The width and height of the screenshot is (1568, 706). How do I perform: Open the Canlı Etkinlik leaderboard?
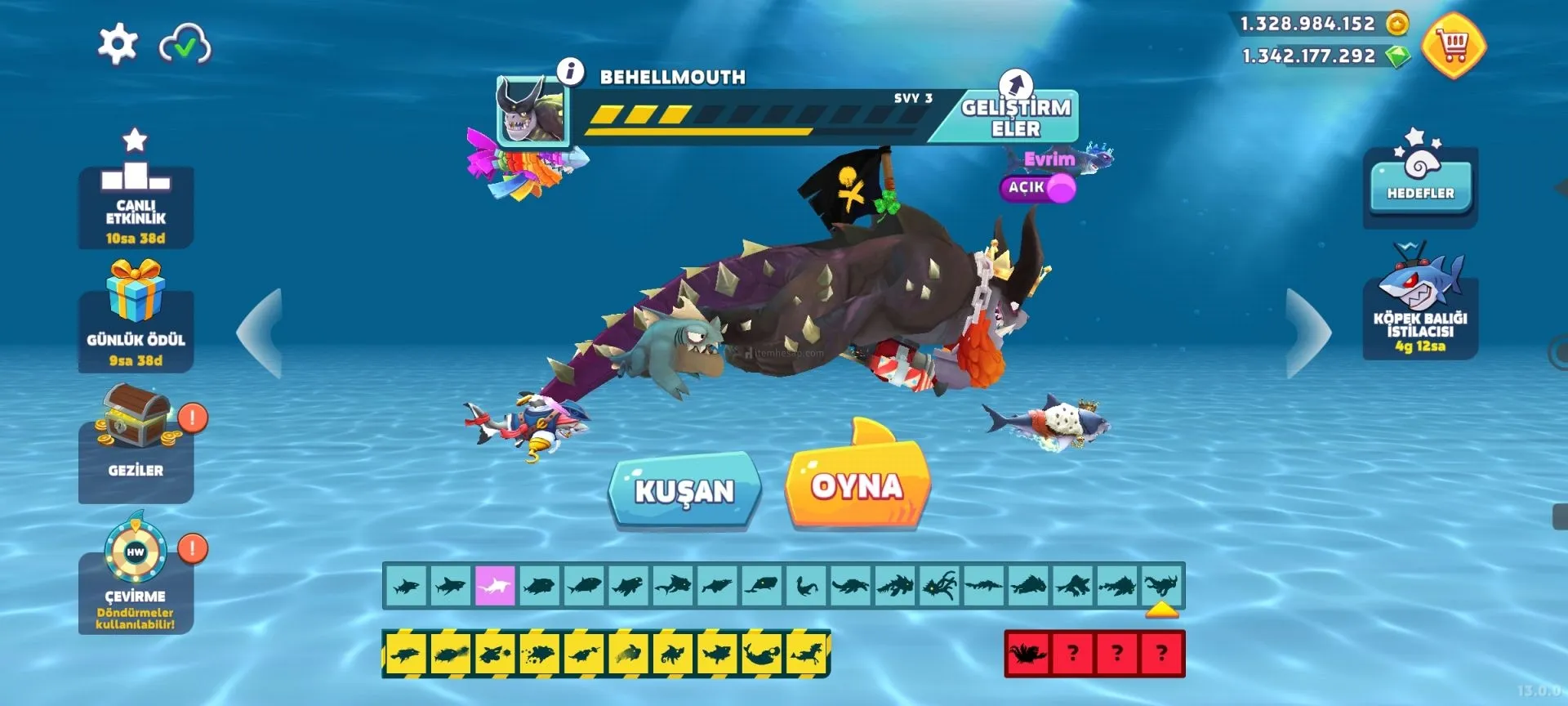point(136,196)
